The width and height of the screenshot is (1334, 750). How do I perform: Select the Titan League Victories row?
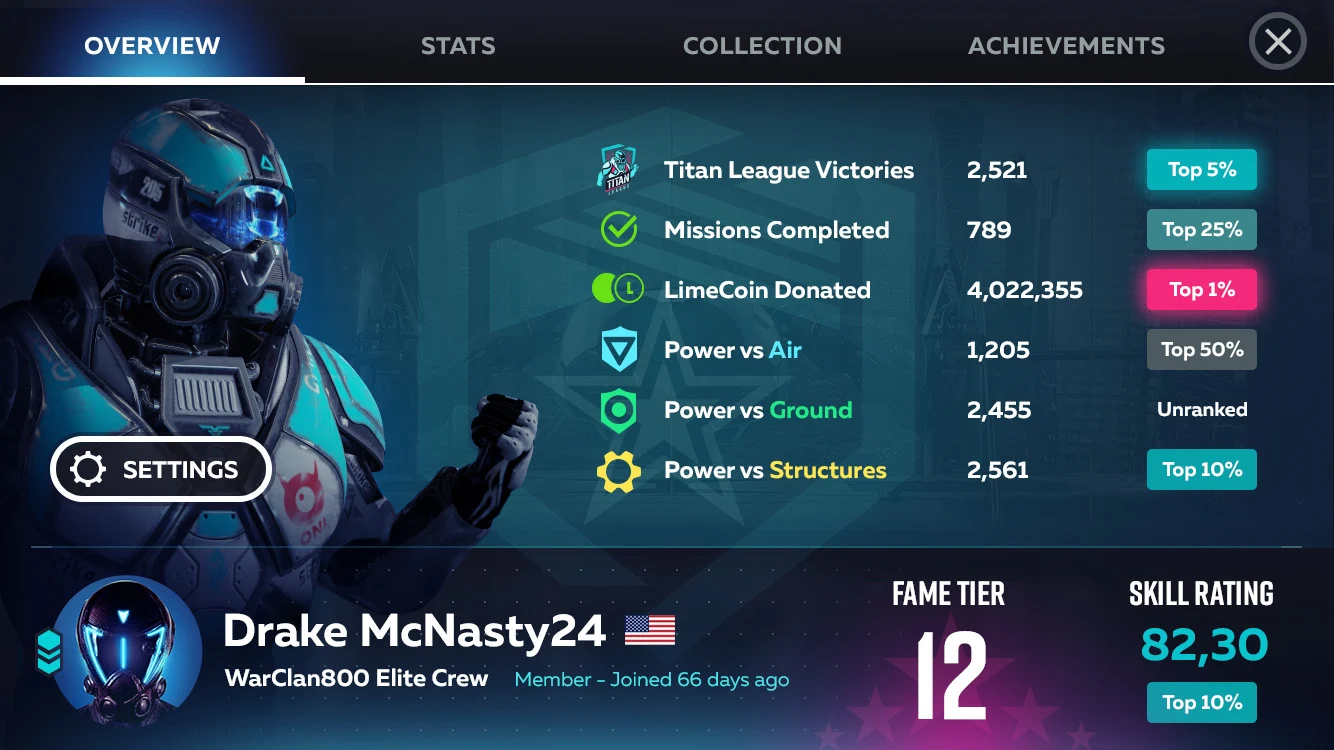pyautogui.click(x=788, y=170)
